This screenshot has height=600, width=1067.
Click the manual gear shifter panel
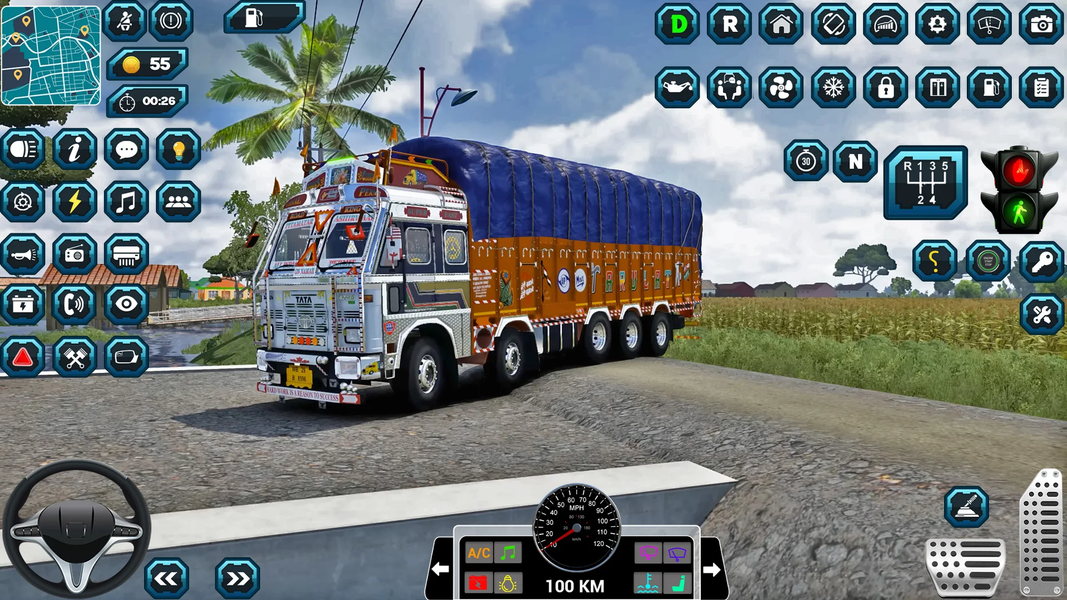925,182
